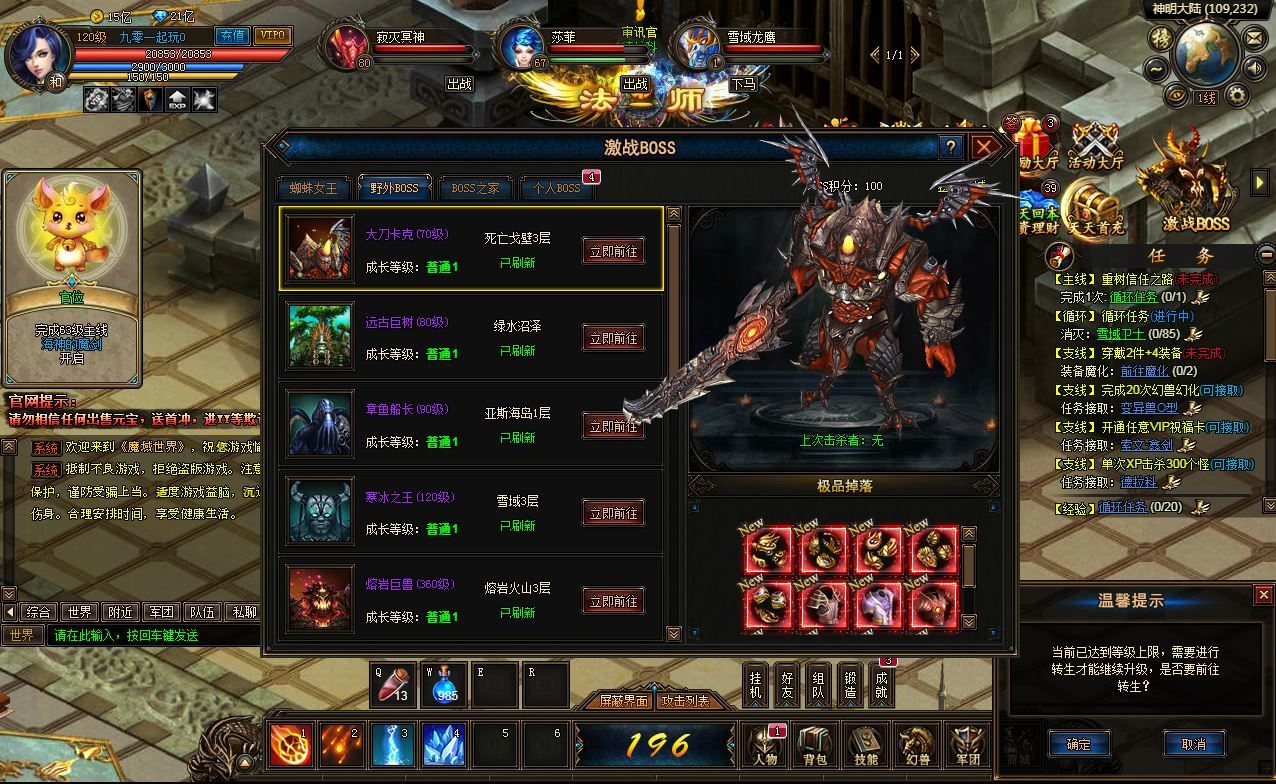The height and width of the screenshot is (784, 1276).
Task: Open the 背包 bag button
Action: tap(816, 746)
